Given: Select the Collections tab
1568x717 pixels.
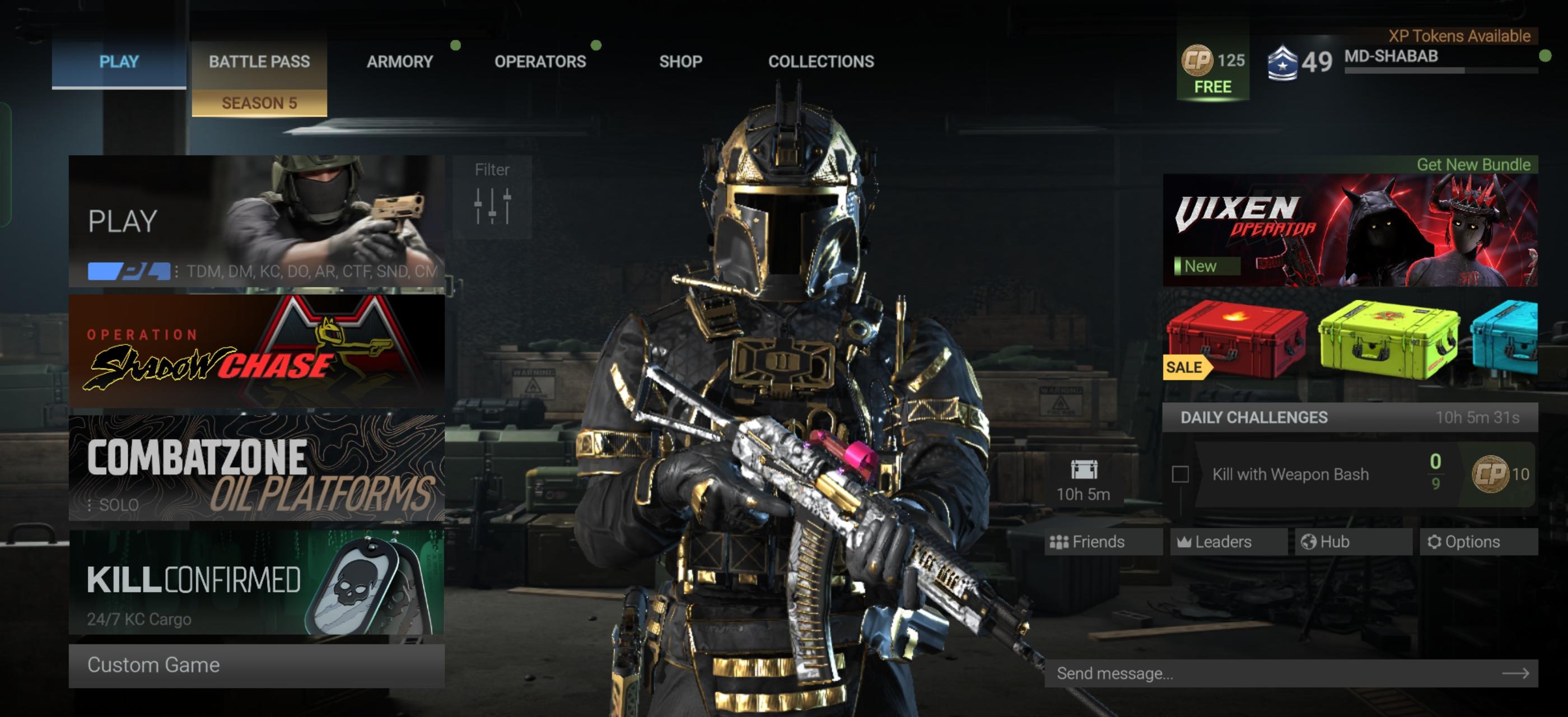Looking at the screenshot, I should (820, 62).
